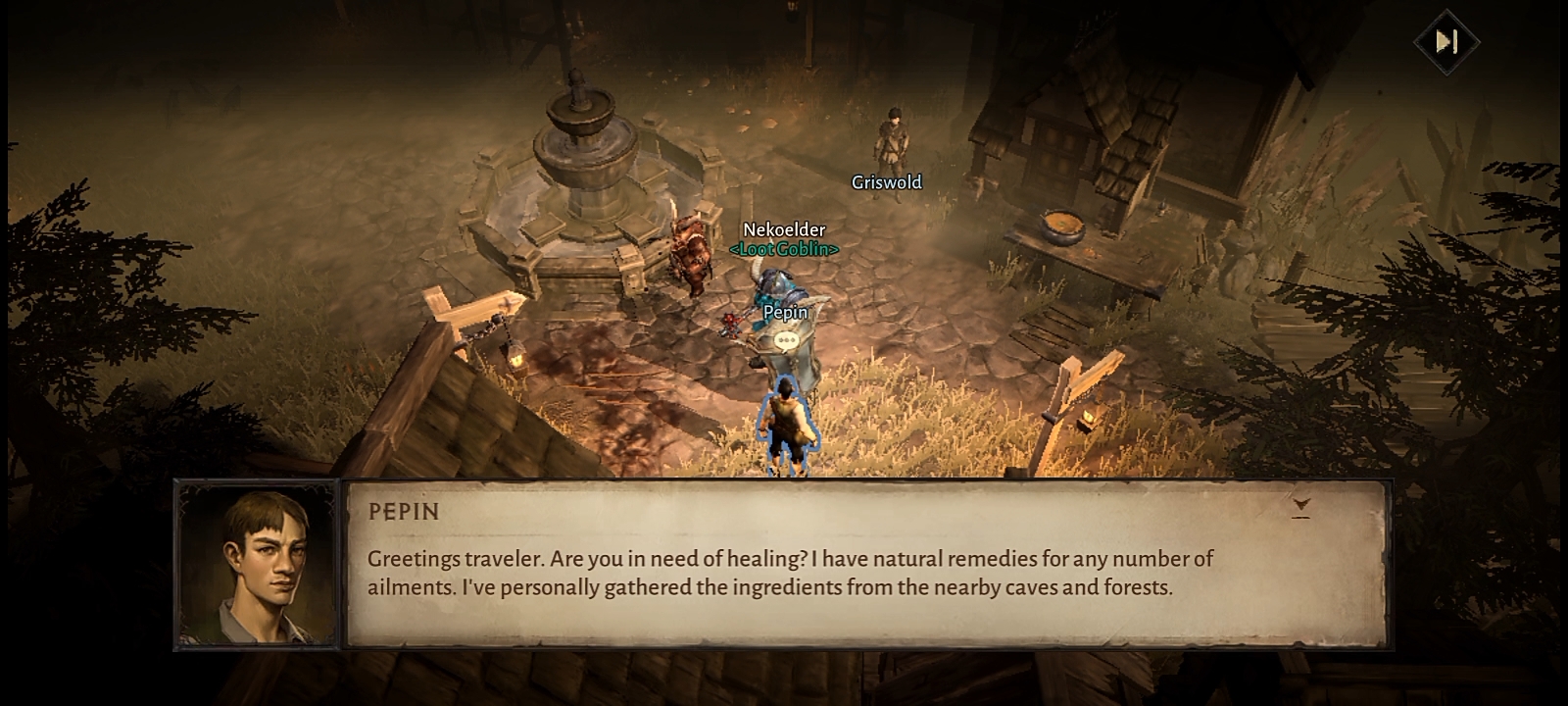
Task: Advance Pepin's dialogue with the continue arrow
Action: [x=1300, y=507]
